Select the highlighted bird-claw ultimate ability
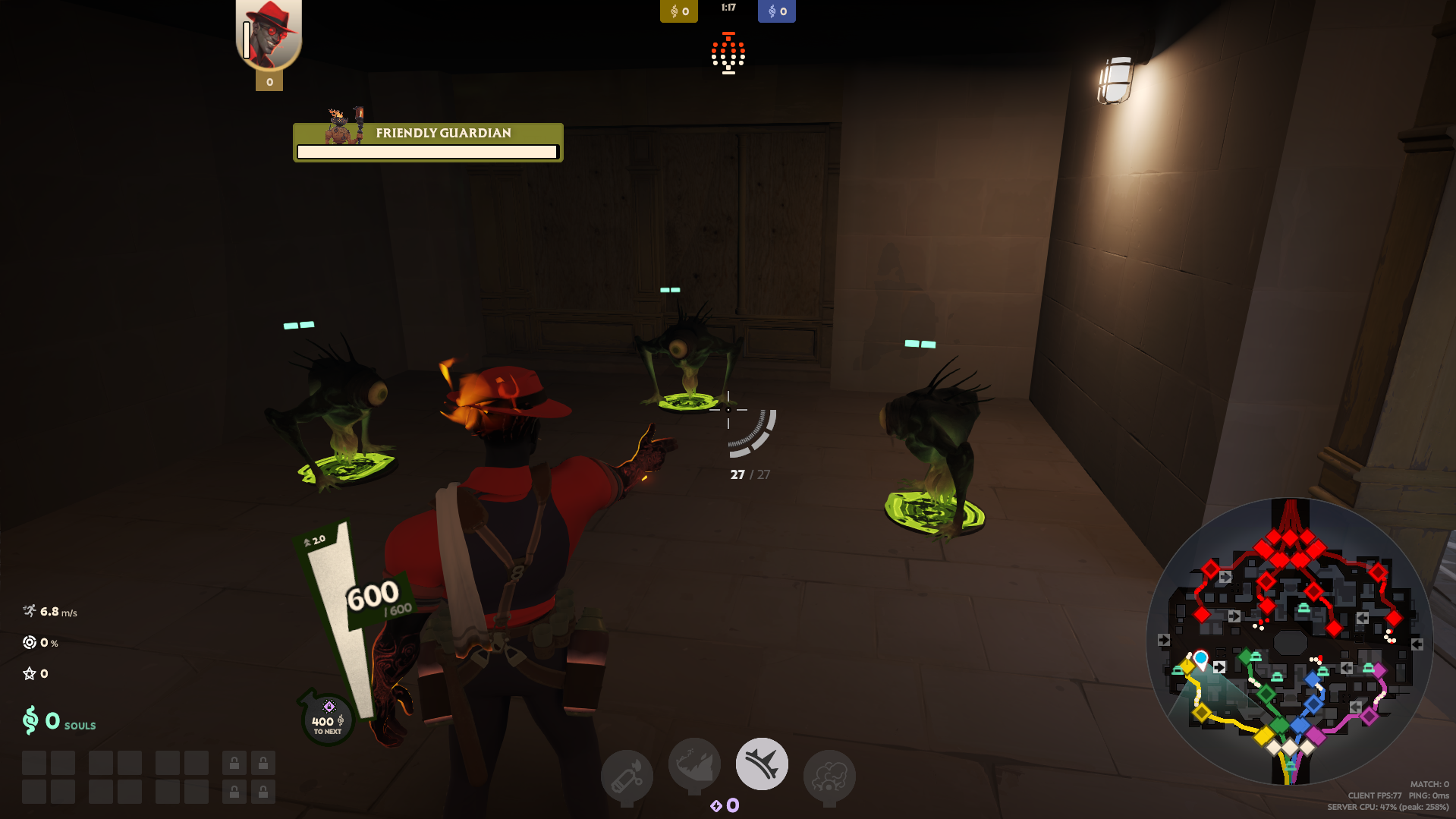Screen dimensions: 1456x819 (762, 764)
